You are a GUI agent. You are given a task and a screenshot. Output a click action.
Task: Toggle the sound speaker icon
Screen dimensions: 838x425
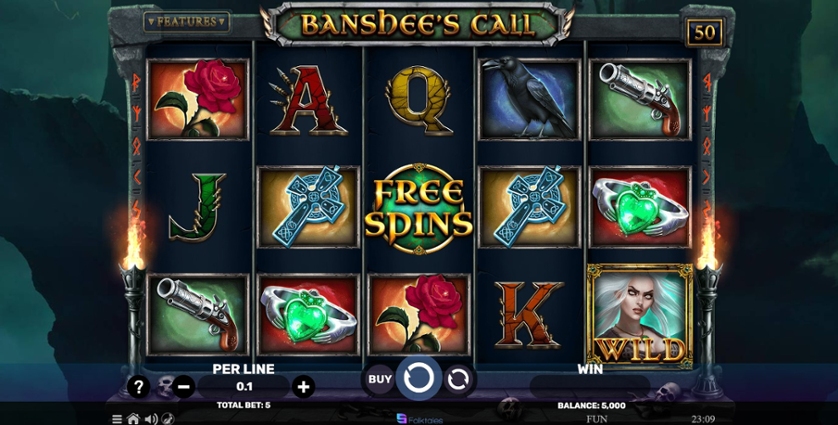click(151, 419)
